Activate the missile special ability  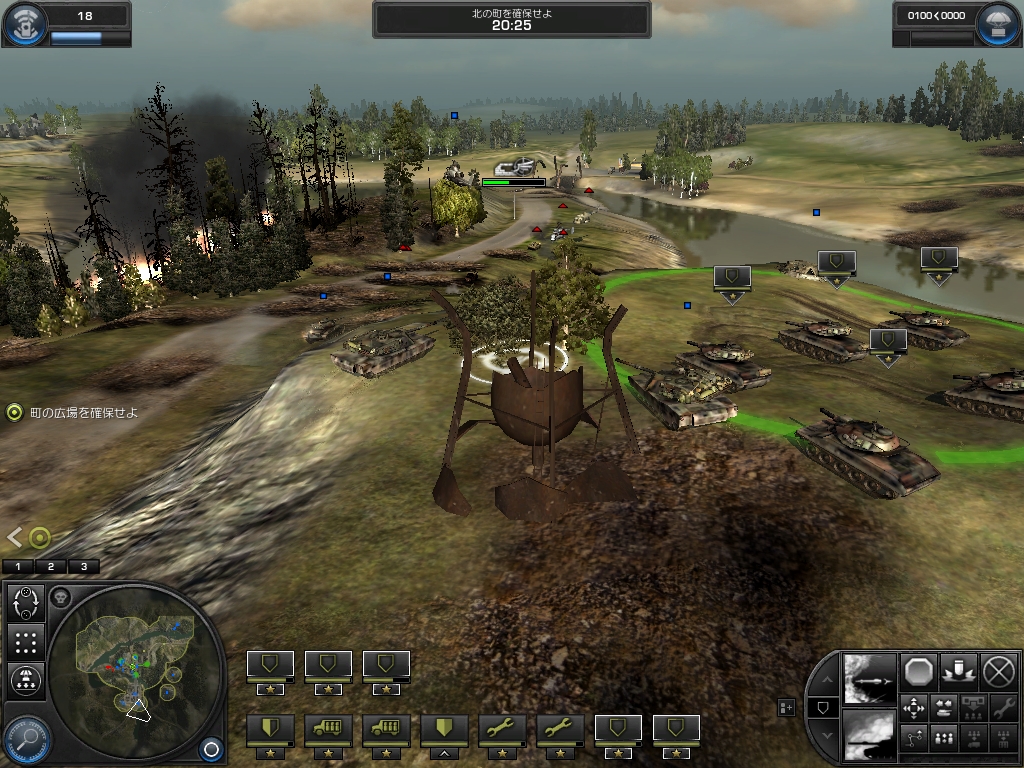[869, 677]
